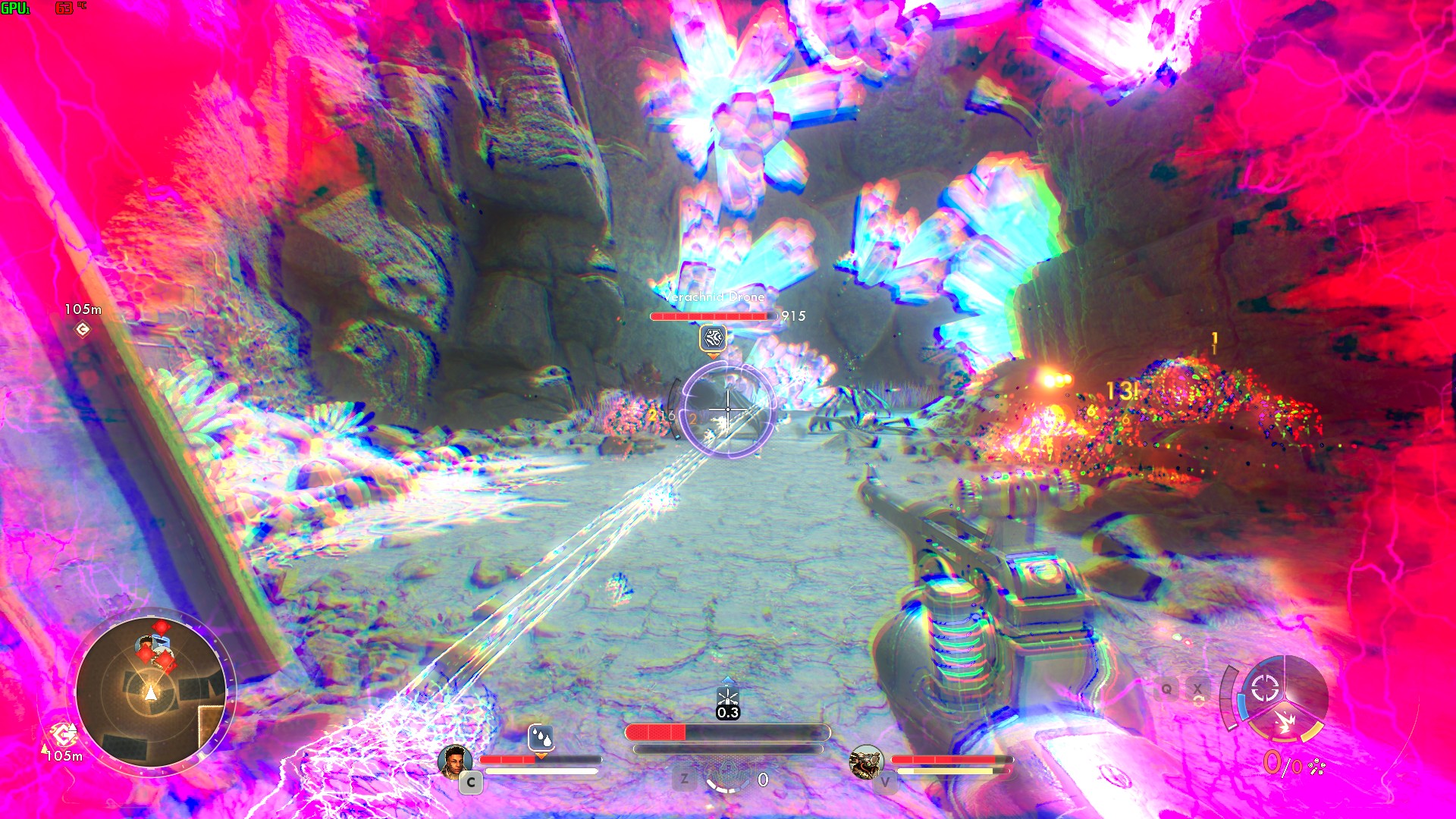Open the circular minimap

pos(152,691)
